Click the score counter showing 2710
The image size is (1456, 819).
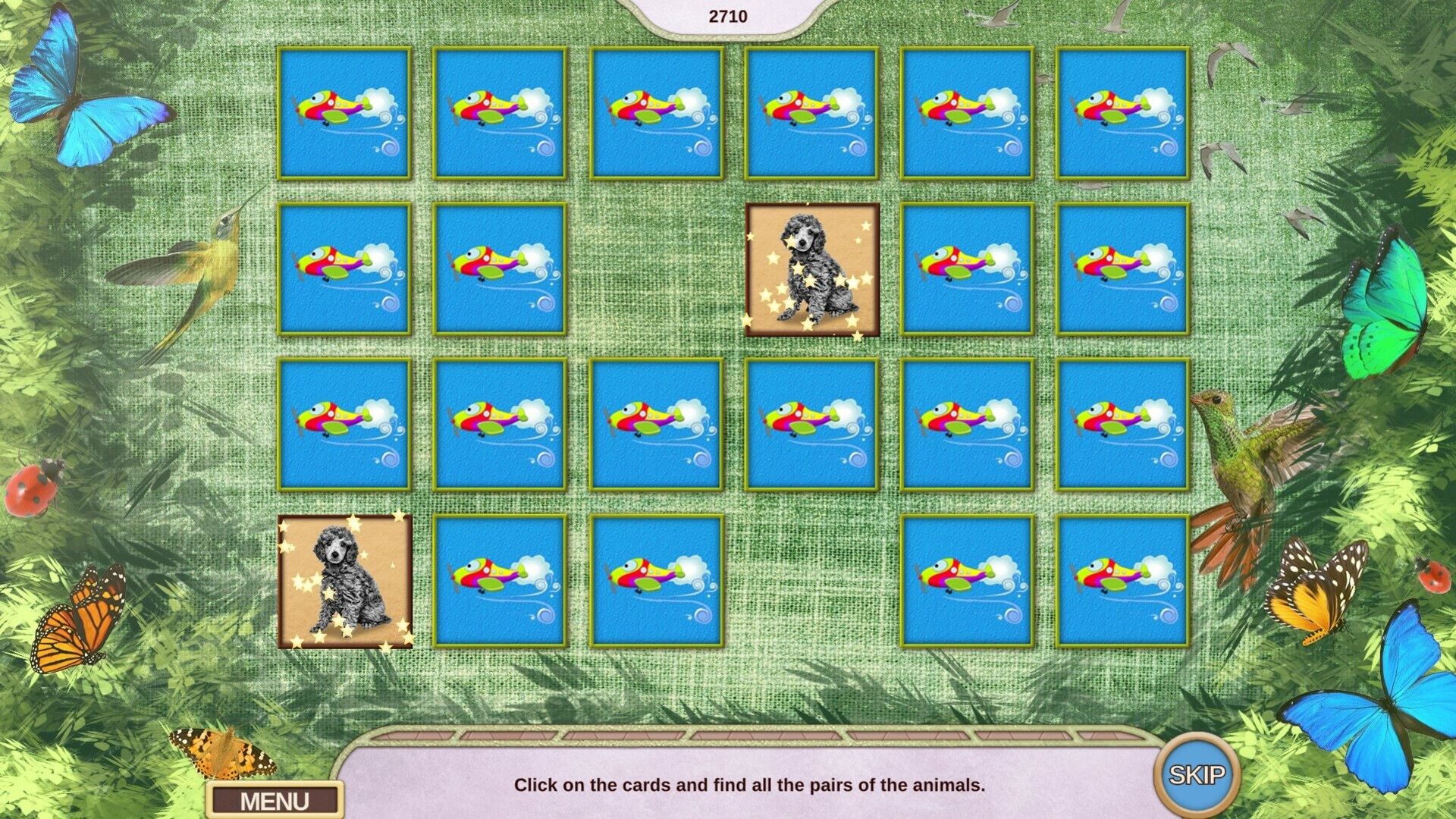pos(727,14)
